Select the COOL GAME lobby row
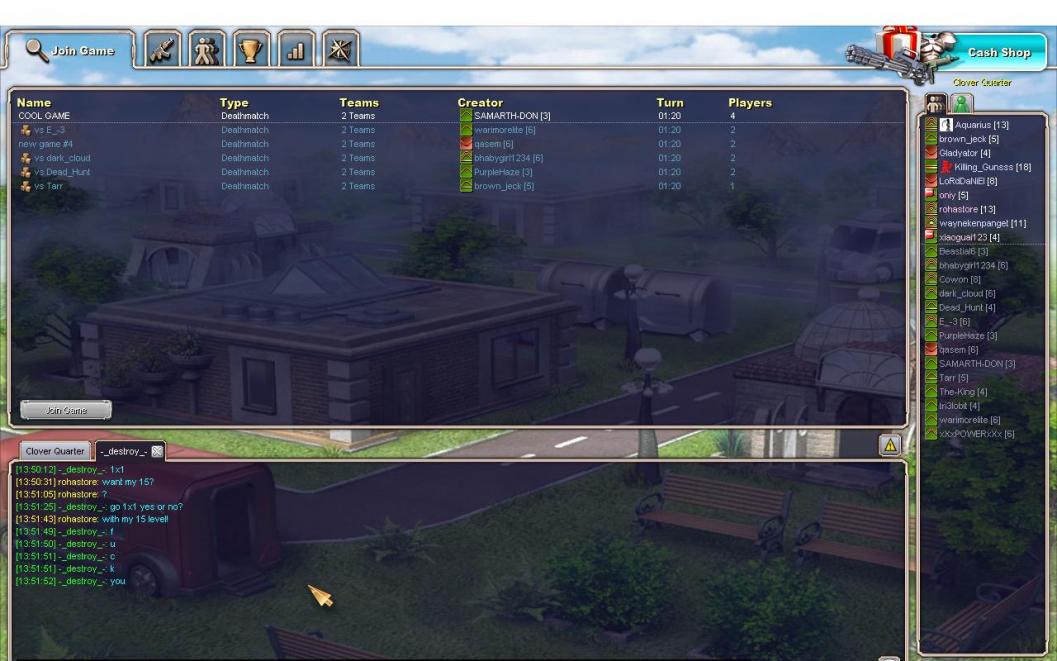 [44, 116]
